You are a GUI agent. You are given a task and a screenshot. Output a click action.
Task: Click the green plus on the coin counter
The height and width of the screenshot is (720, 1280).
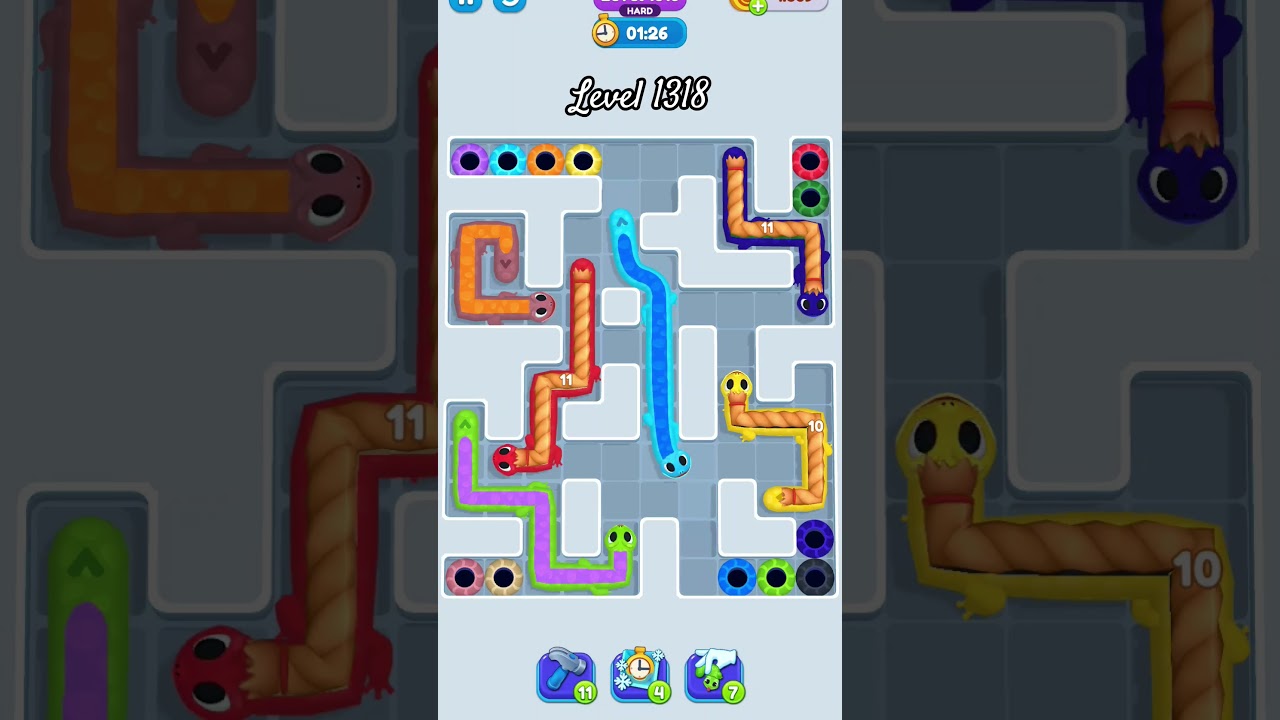(x=757, y=6)
